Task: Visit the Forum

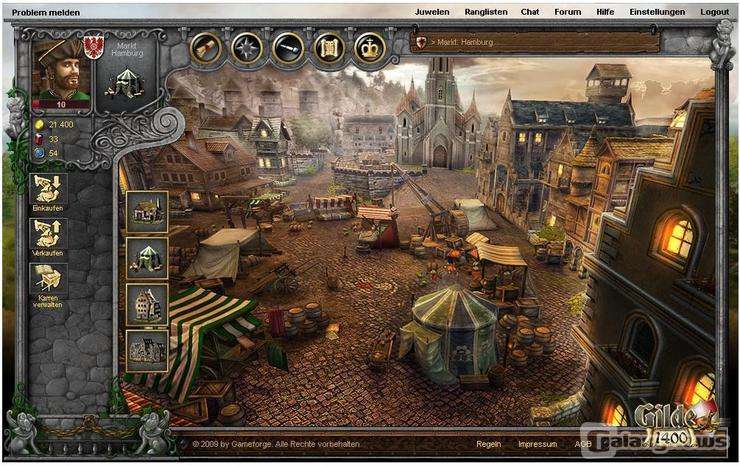Action: (x=567, y=12)
